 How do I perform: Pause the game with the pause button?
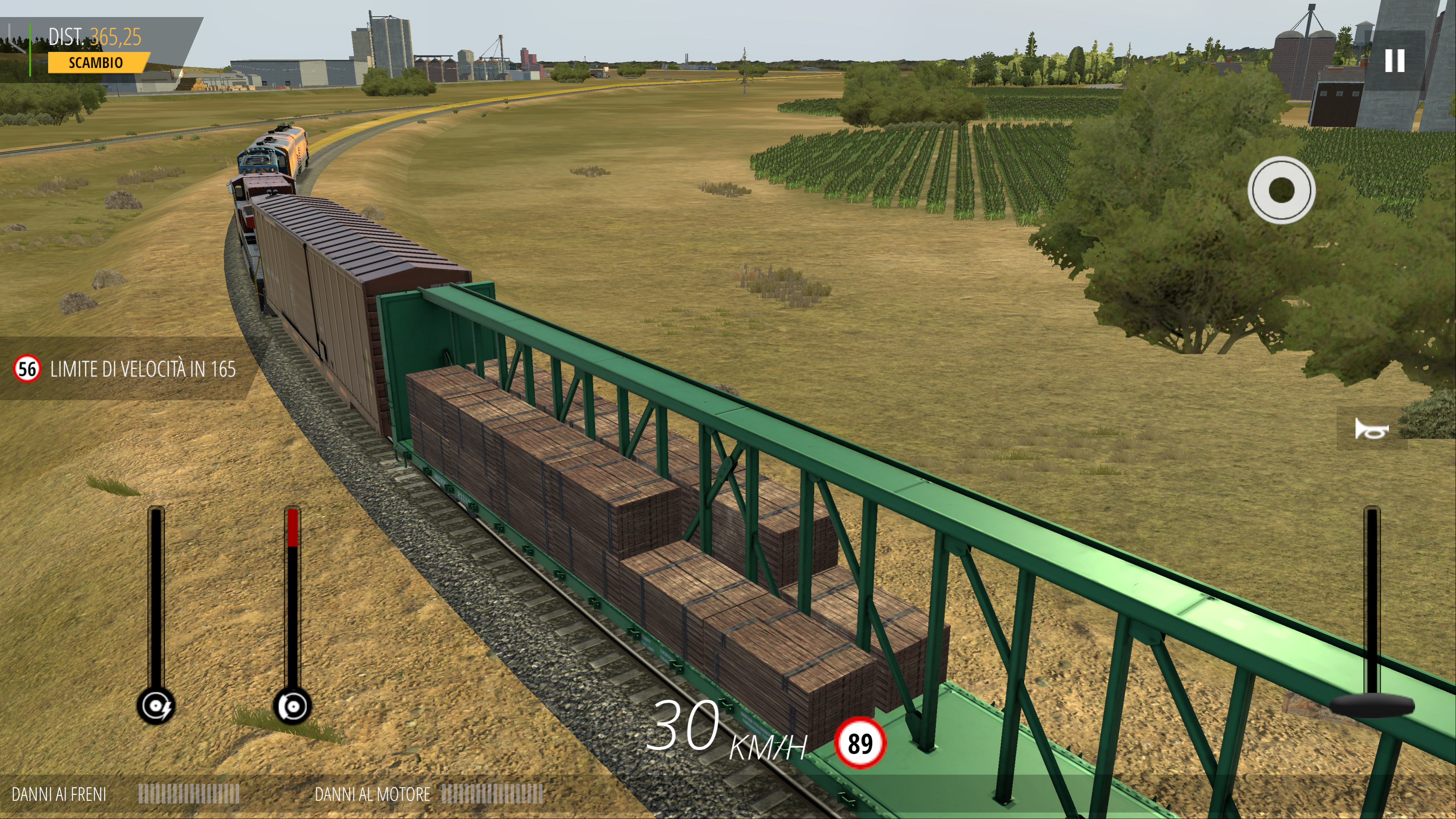[x=1394, y=61]
